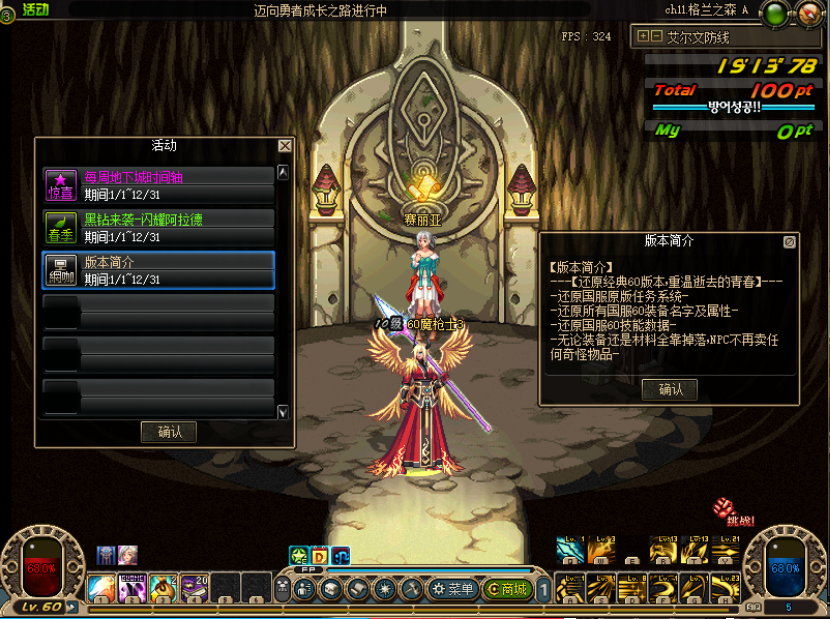Click the orange D buff icon
Screen dimensions: 830x619
(319, 556)
